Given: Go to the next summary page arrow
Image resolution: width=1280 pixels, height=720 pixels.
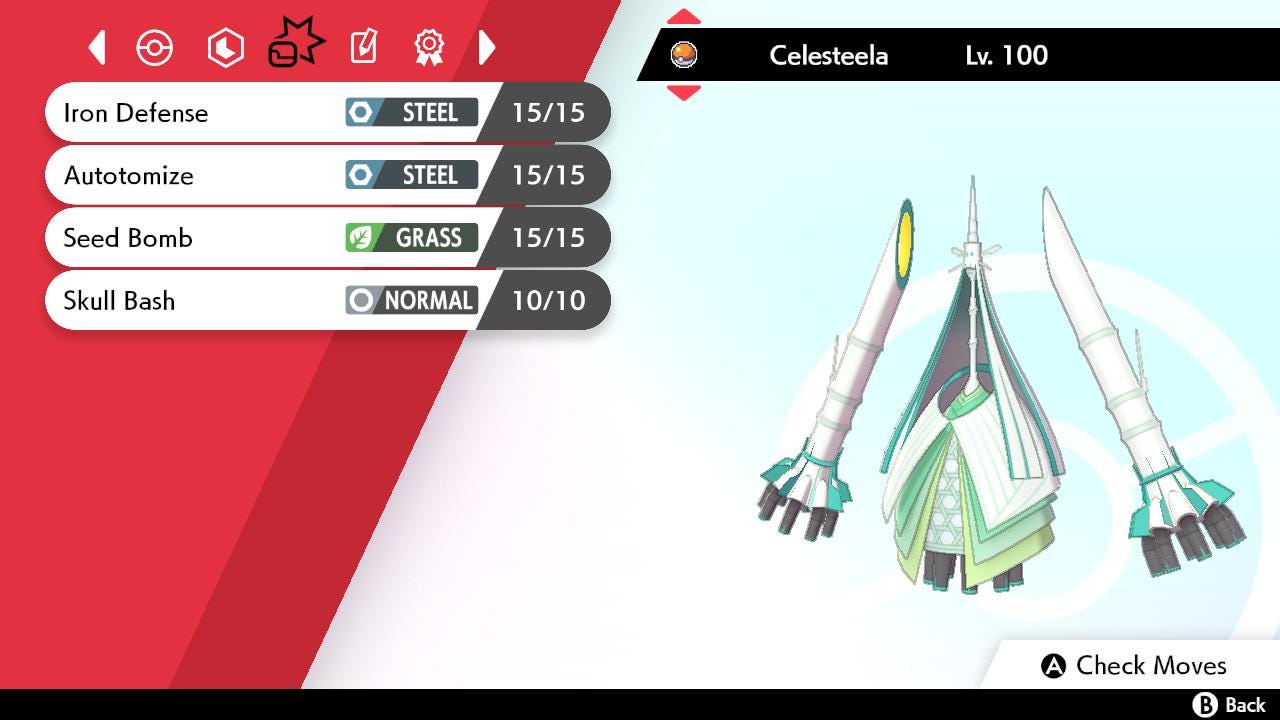Looking at the screenshot, I should (487, 47).
